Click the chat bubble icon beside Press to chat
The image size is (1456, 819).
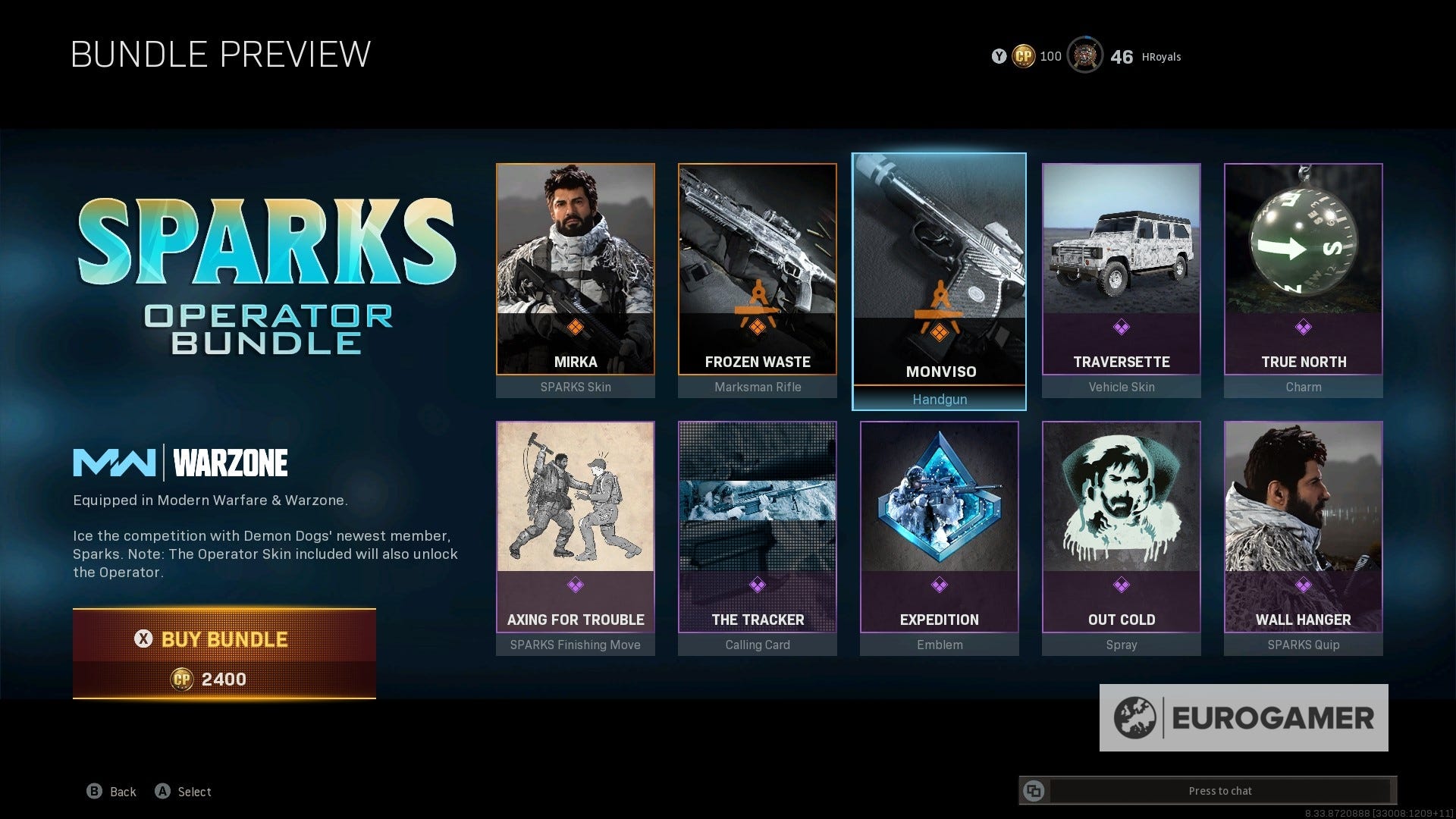point(1035,790)
